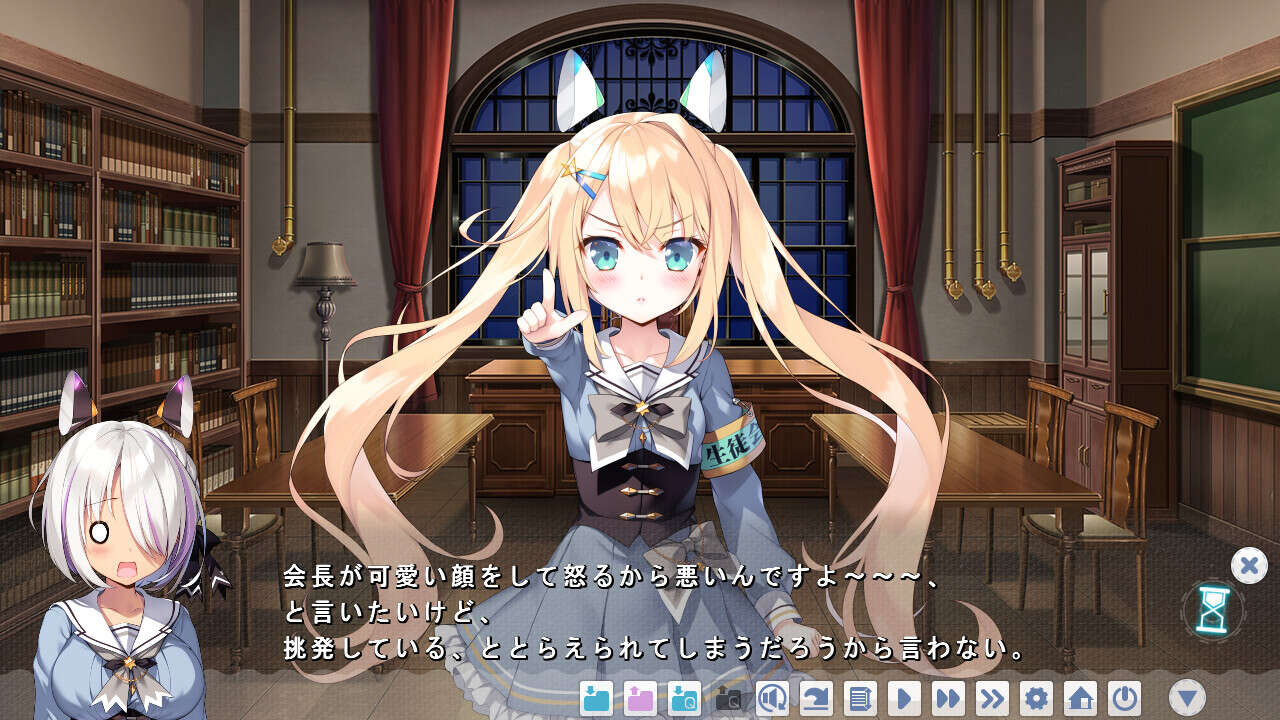1280x720 pixels.
Task: Return to the title screen via the home icon
Action: click(x=1080, y=700)
